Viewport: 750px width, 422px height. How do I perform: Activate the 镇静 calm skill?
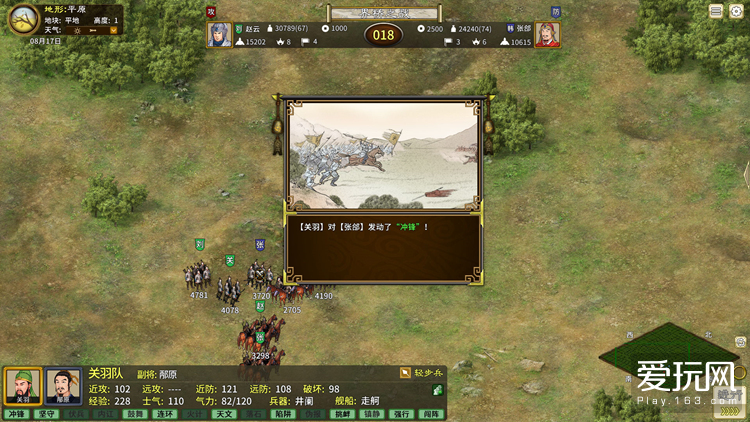[x=372, y=414]
